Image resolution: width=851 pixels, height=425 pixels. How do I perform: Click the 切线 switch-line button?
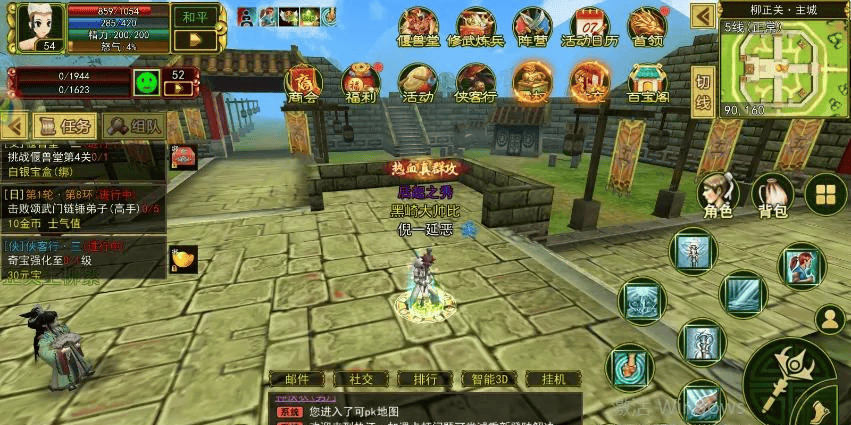(x=703, y=91)
